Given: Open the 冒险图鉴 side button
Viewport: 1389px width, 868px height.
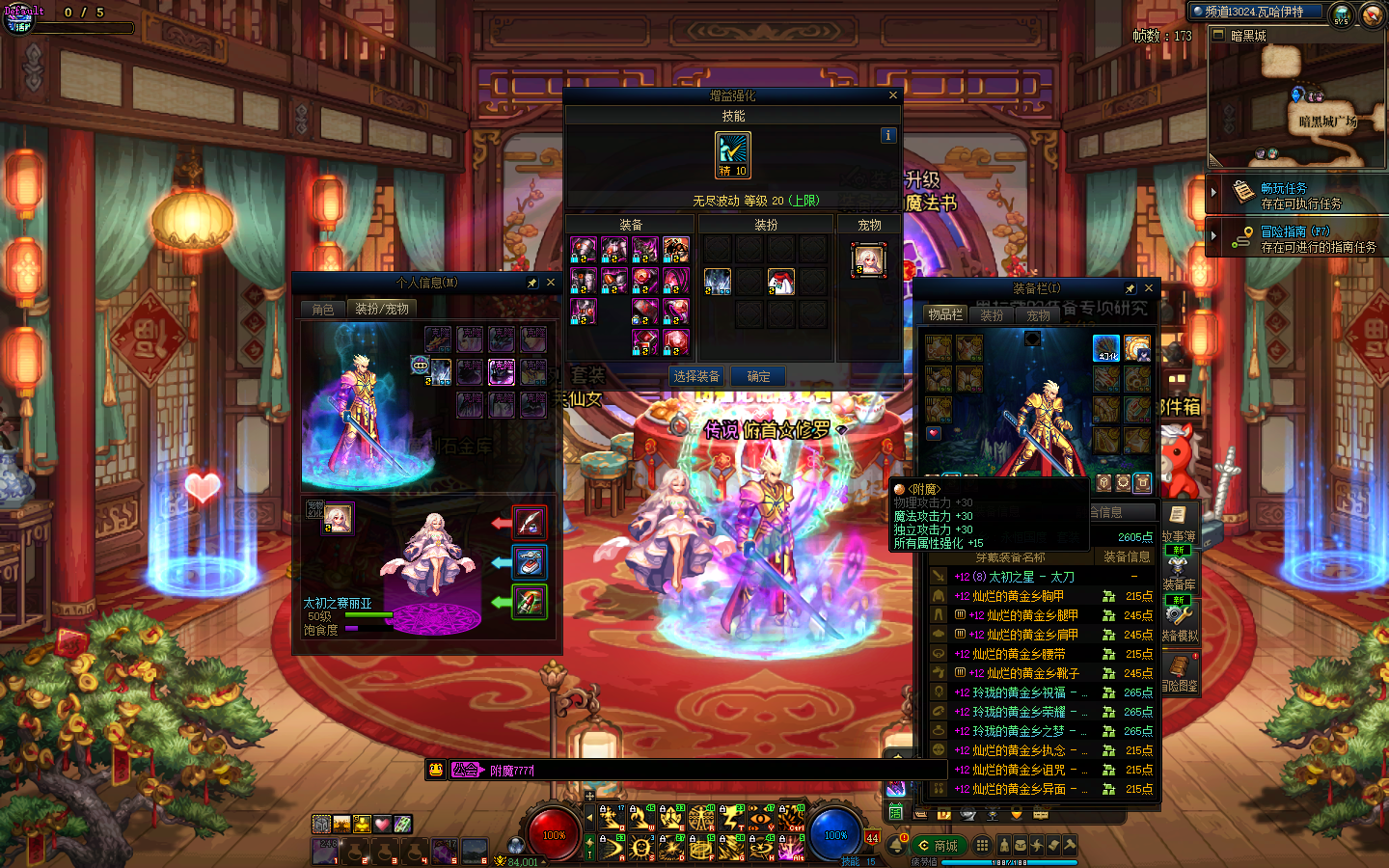Looking at the screenshot, I should click(x=1180, y=674).
